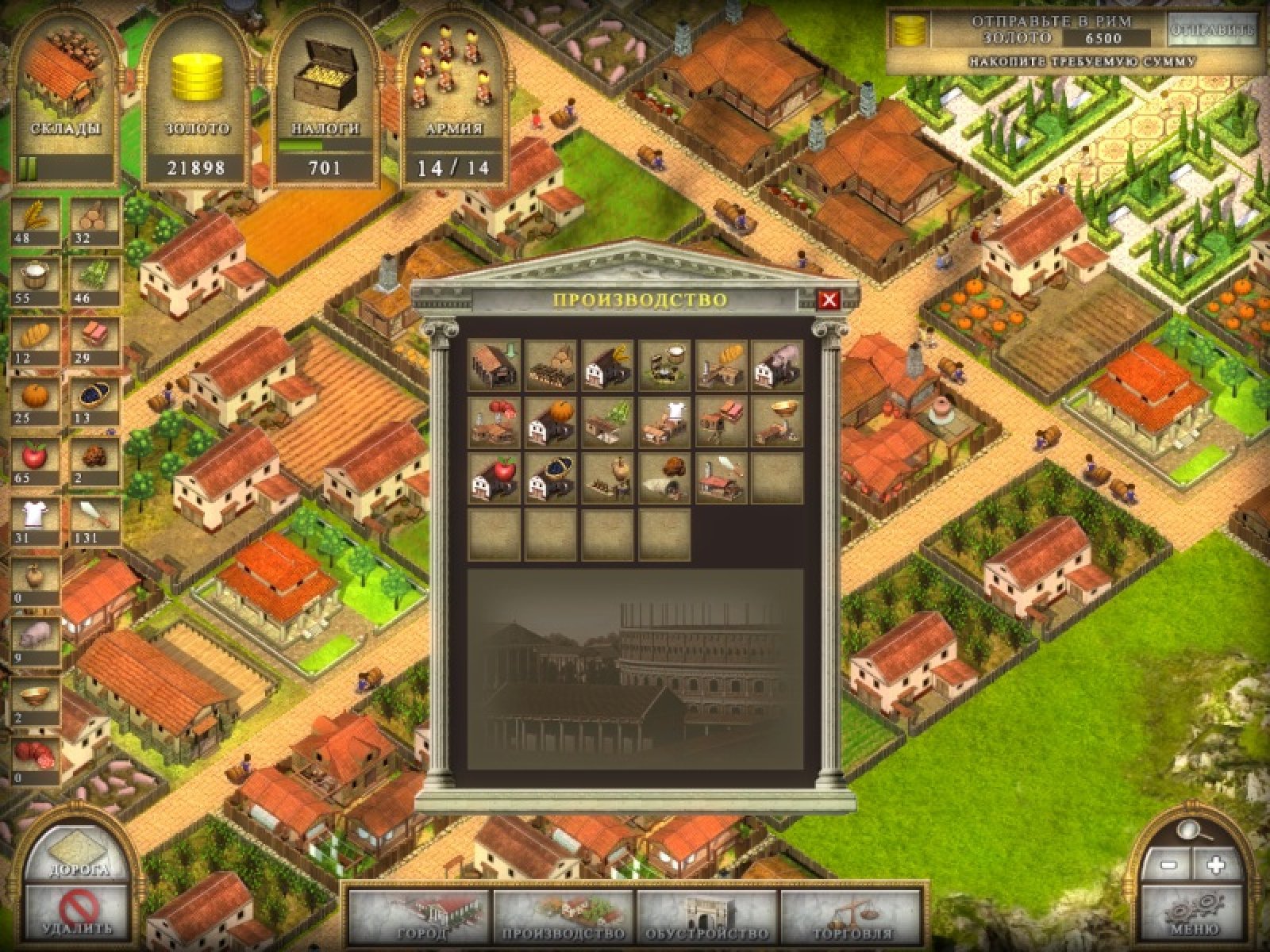Collect taxes from the Налоги chest

[x=325, y=99]
